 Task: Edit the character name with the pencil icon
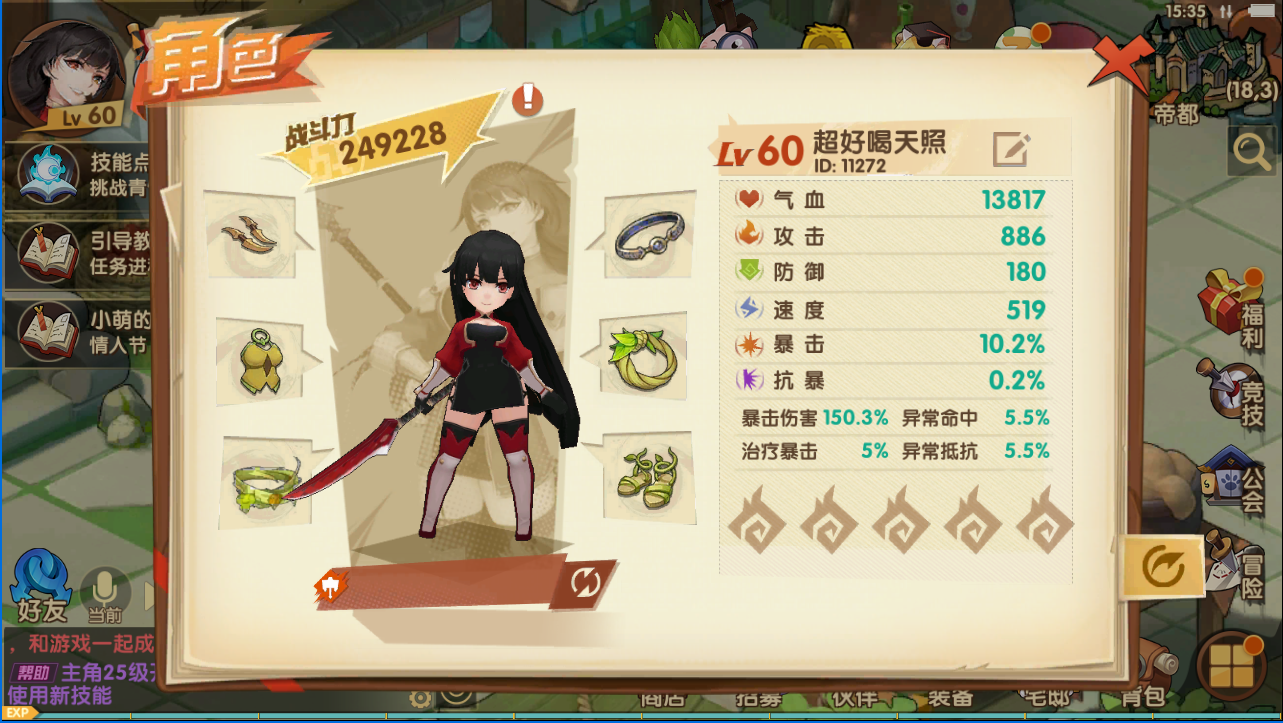[x=1010, y=149]
